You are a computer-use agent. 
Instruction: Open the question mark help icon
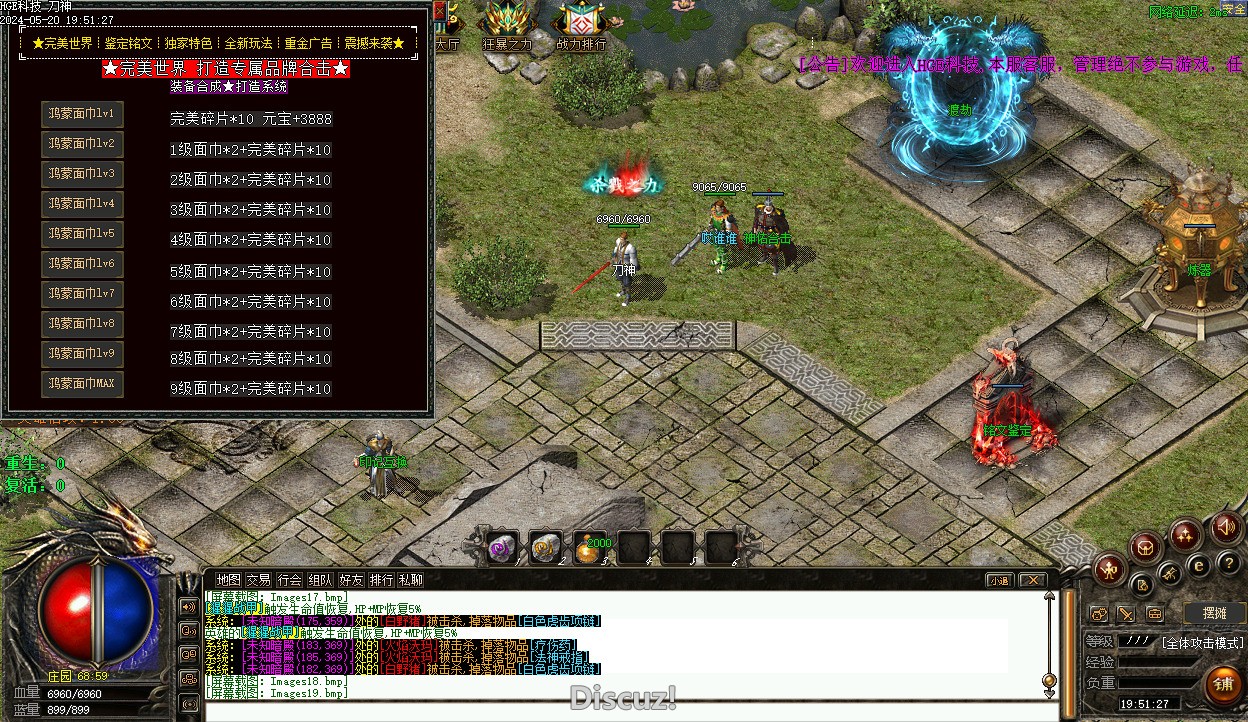coord(1229,563)
